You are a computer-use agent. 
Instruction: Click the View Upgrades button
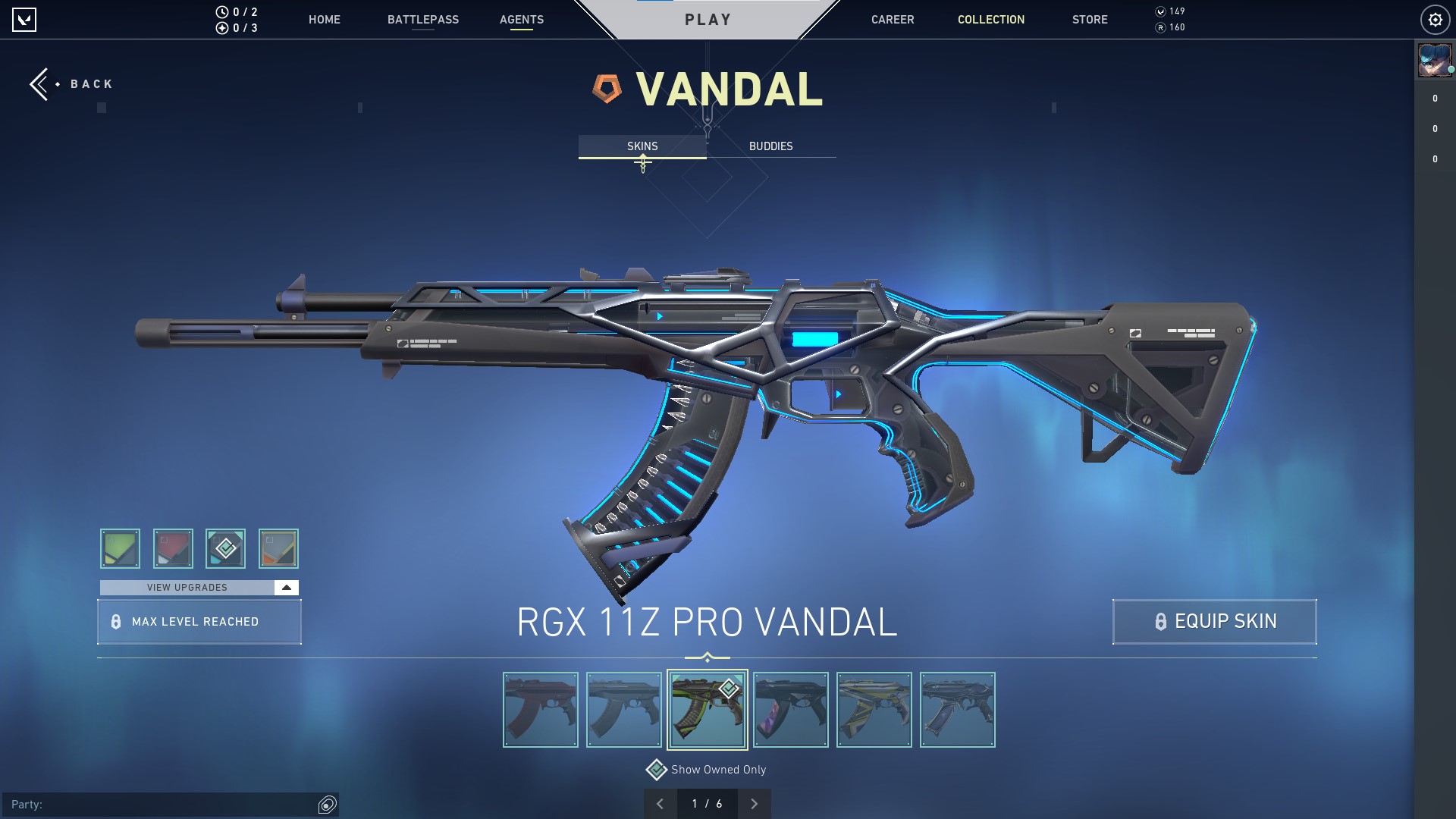[187, 587]
